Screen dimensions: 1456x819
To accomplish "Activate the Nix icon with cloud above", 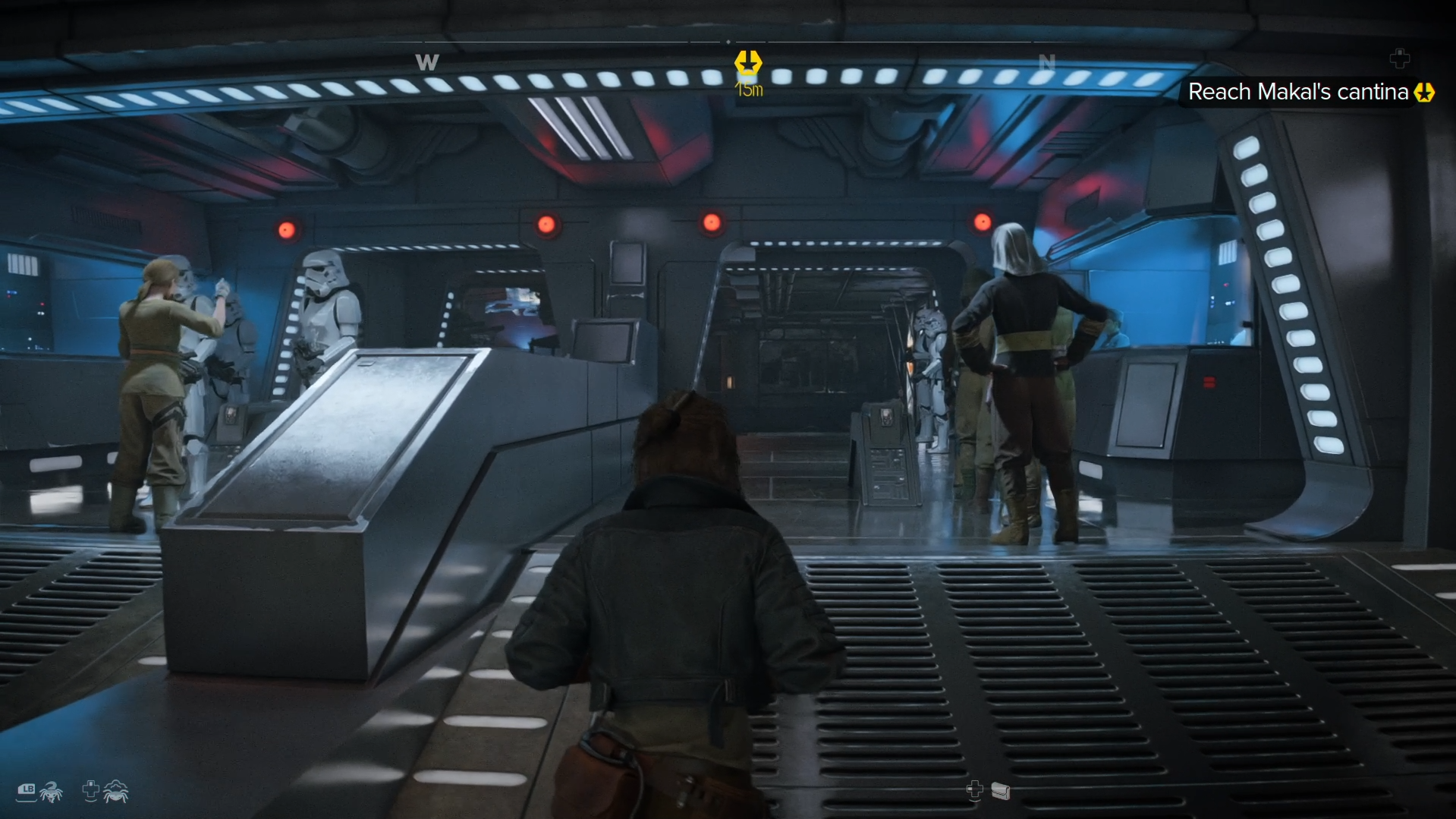I will 115,792.
